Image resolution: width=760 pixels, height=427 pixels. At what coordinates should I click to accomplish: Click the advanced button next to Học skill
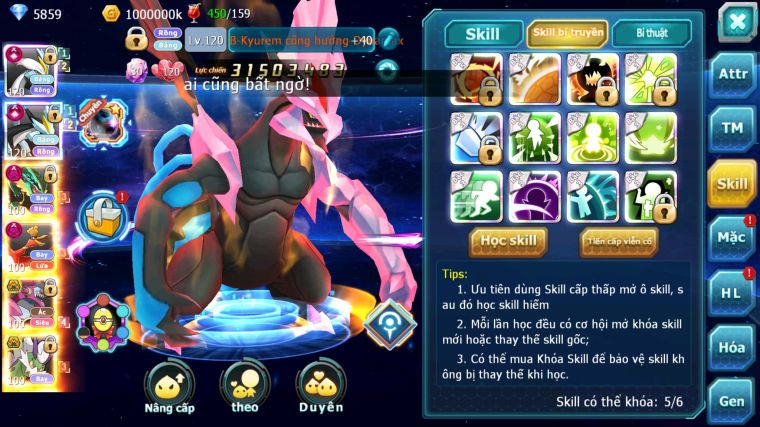point(618,241)
